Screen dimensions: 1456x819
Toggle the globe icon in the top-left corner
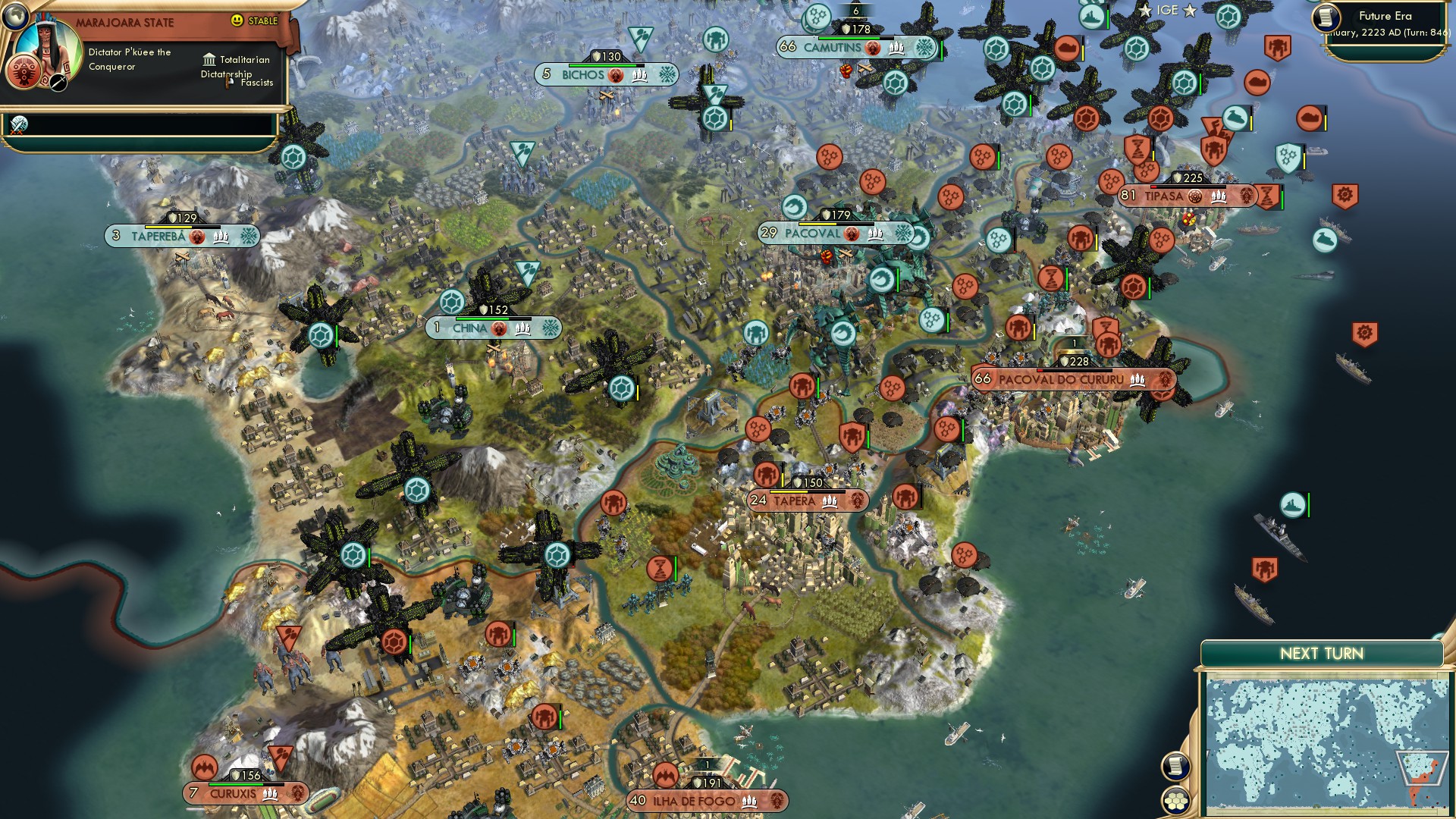tap(15, 17)
